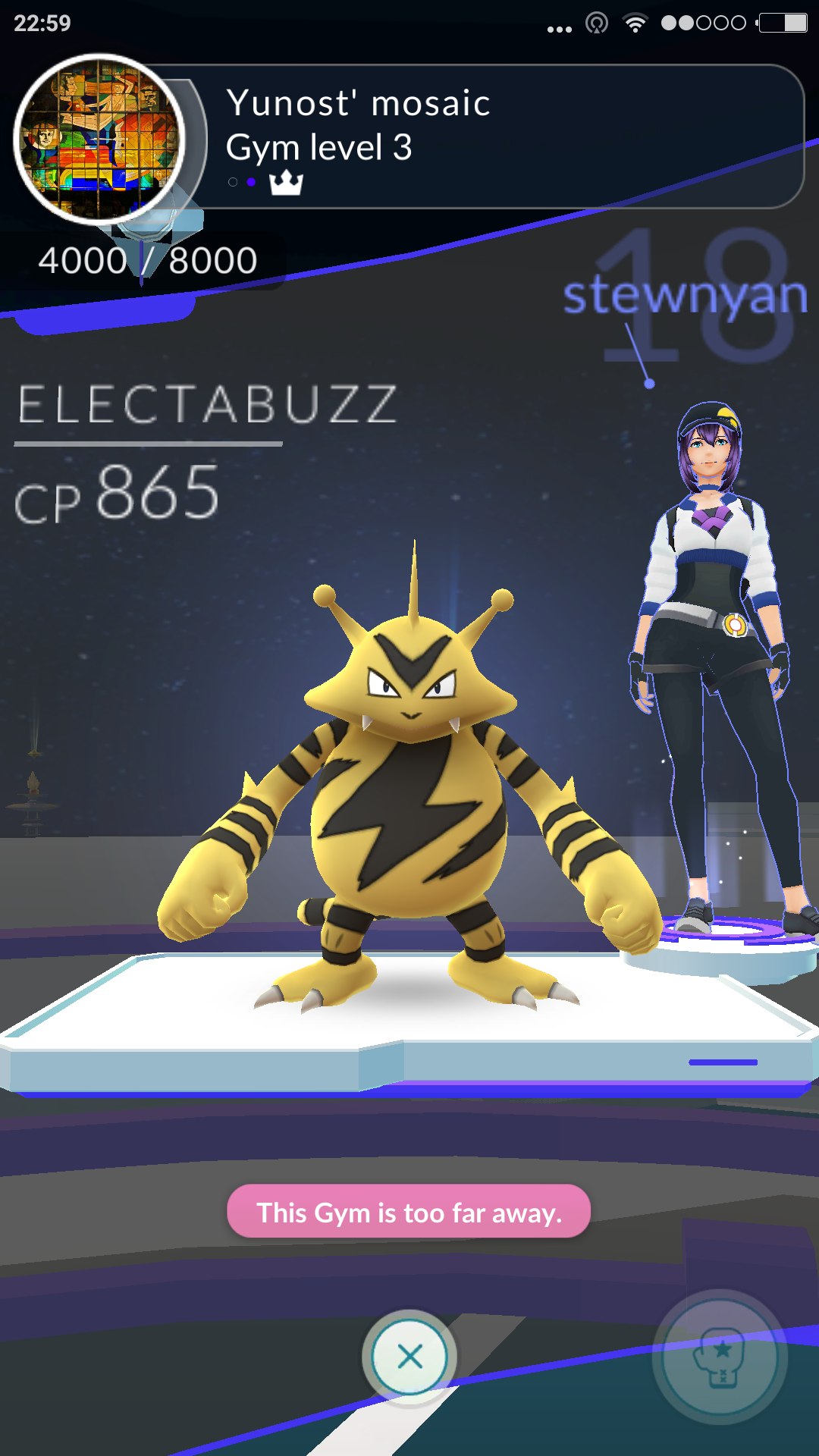Close the gym view with X button
Screen dimensions: 819x1456
point(409,1356)
